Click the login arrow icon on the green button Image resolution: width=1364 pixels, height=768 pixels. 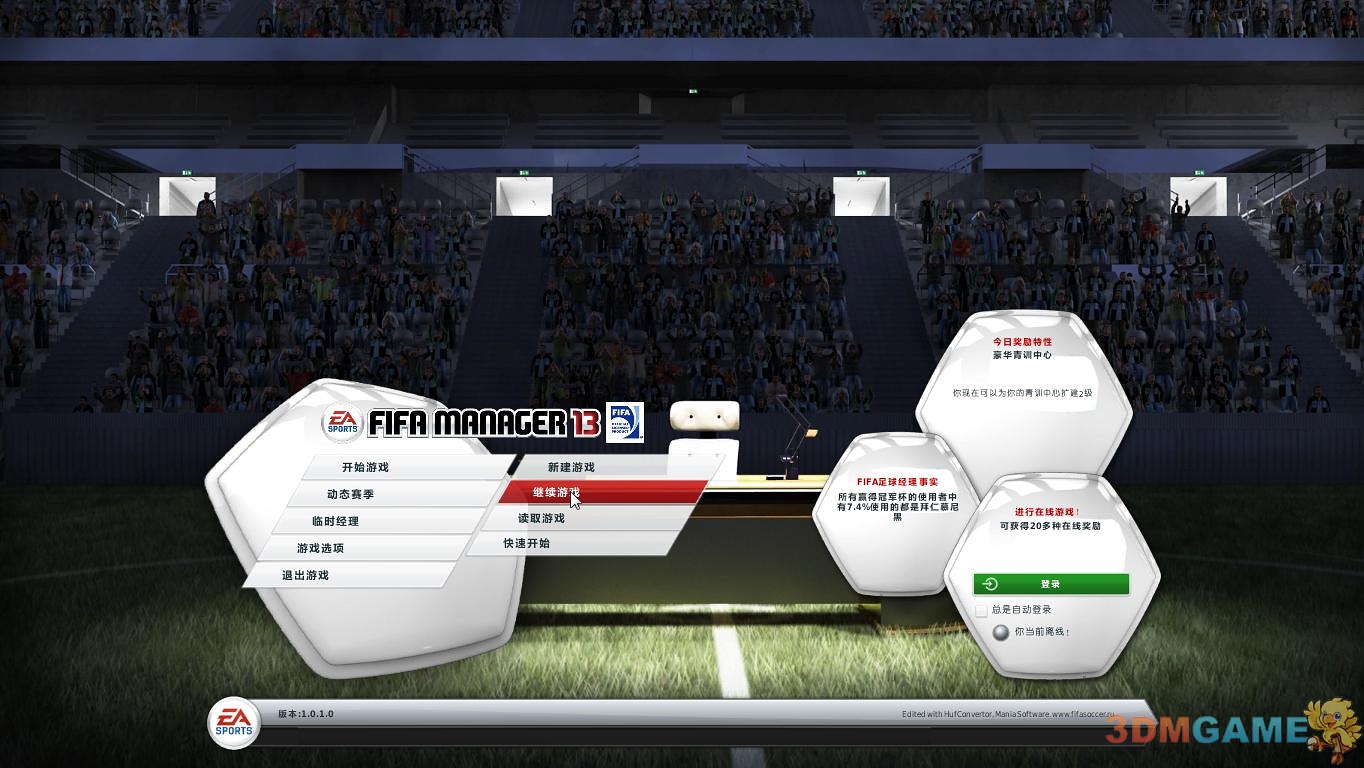tap(990, 584)
